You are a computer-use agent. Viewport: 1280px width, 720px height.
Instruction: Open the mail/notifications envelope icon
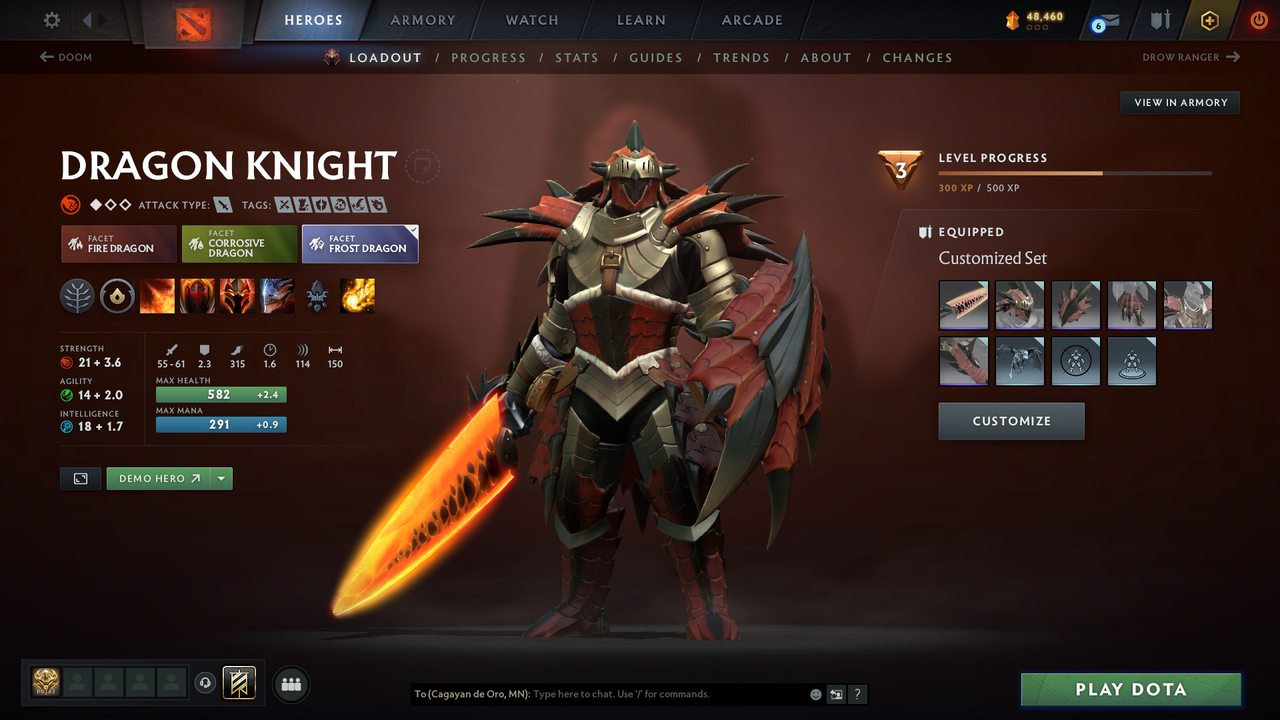(x=1104, y=20)
